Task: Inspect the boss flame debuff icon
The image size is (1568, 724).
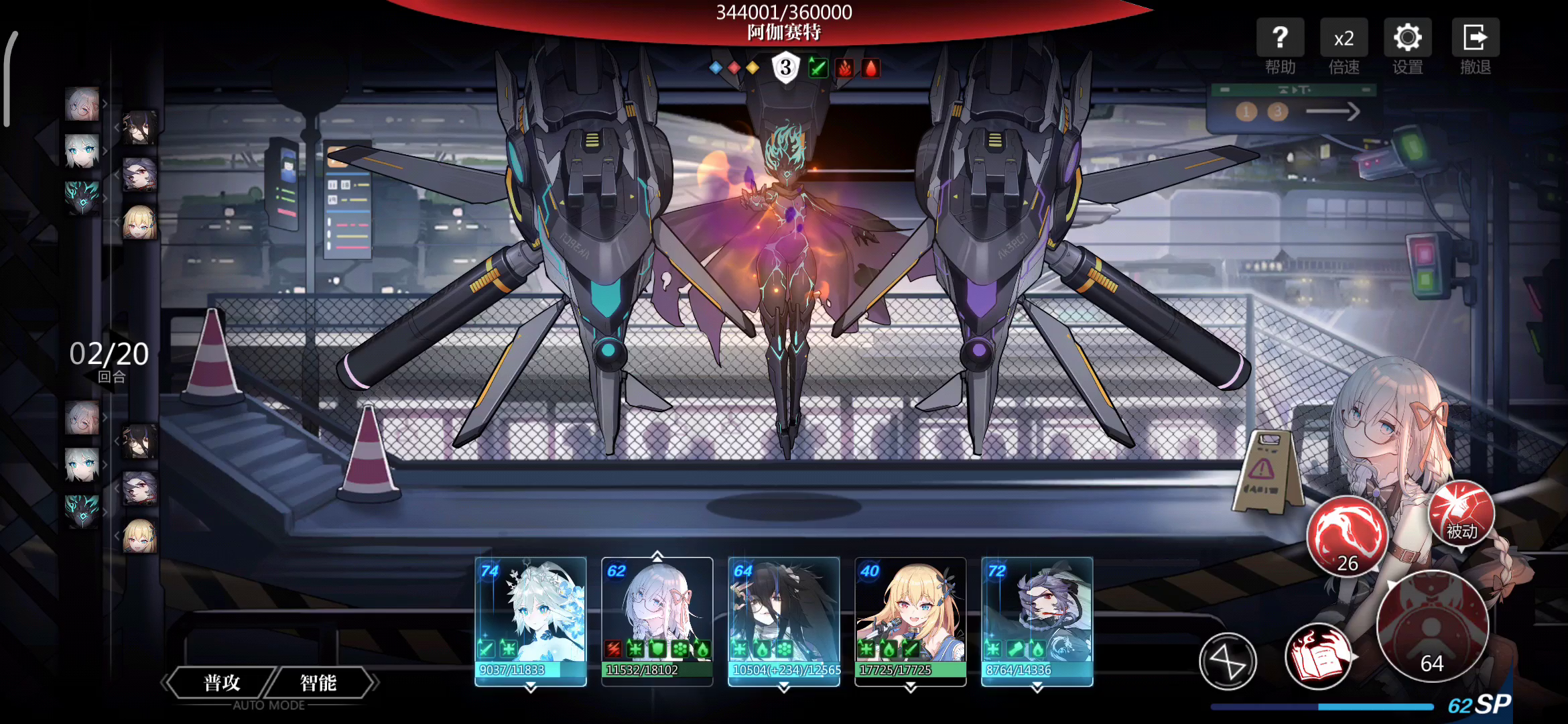Action: 845,68
